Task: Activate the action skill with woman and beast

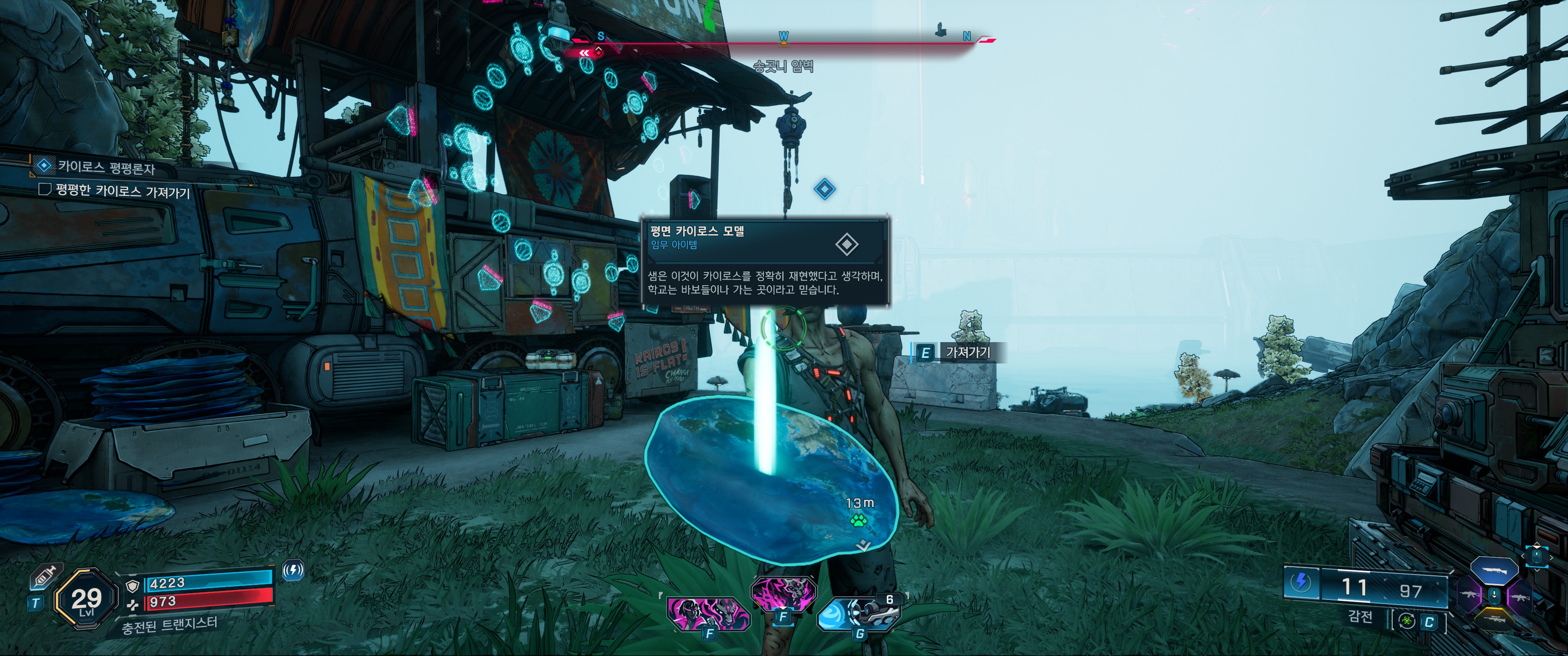Action: (x=708, y=612)
